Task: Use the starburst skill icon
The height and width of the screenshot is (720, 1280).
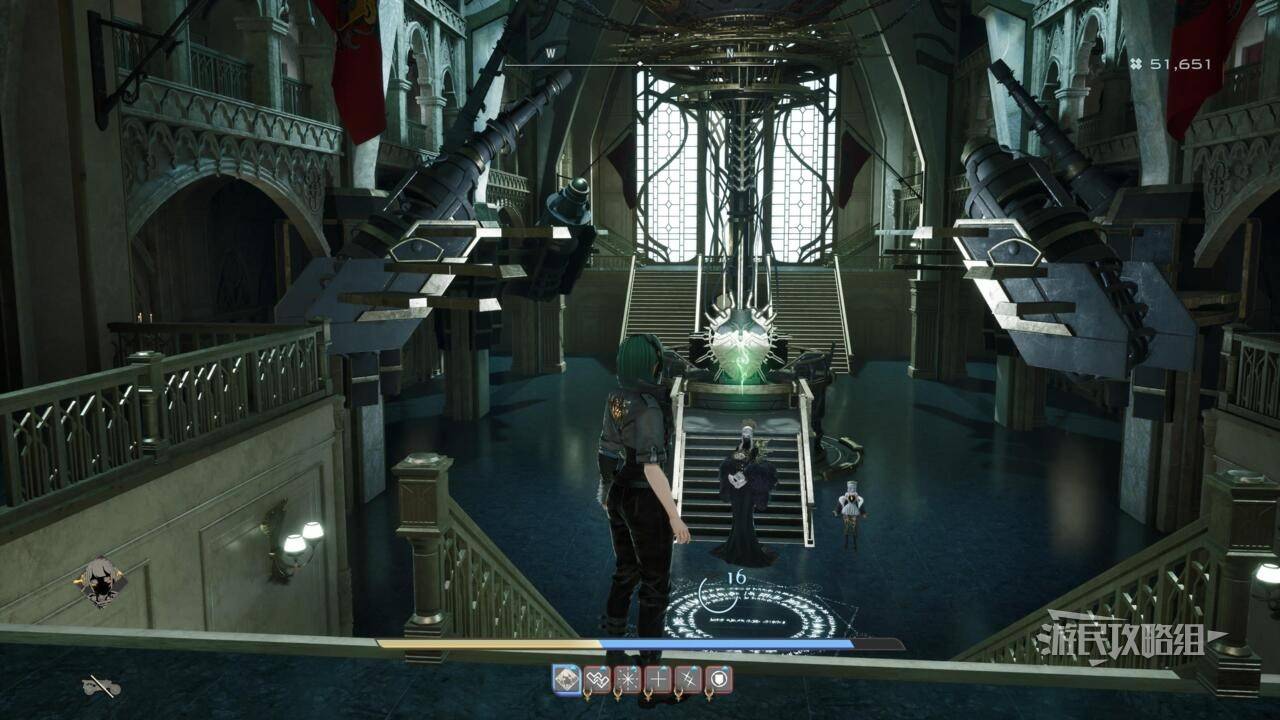Action: coord(628,680)
